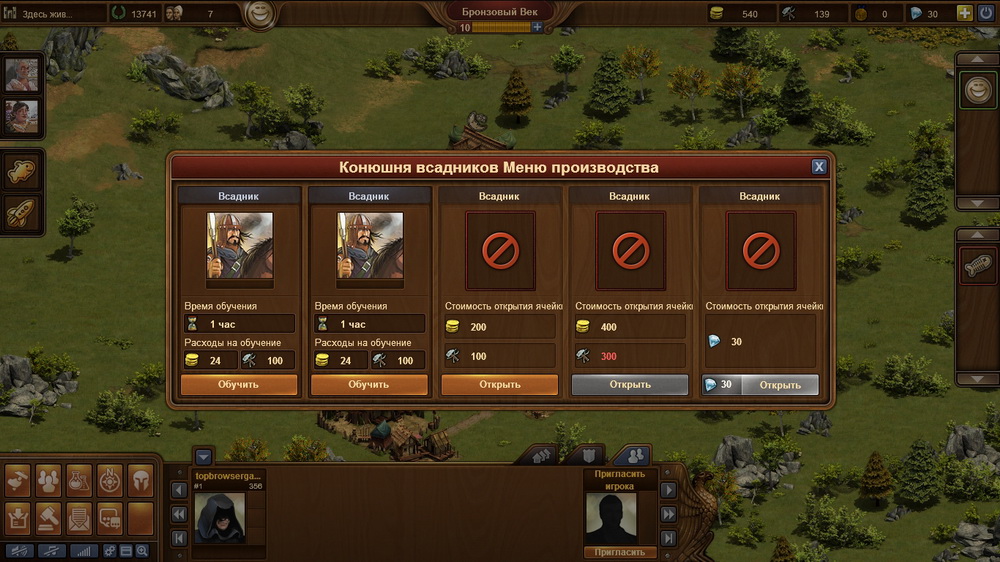Open the settings gear icon

110,551
